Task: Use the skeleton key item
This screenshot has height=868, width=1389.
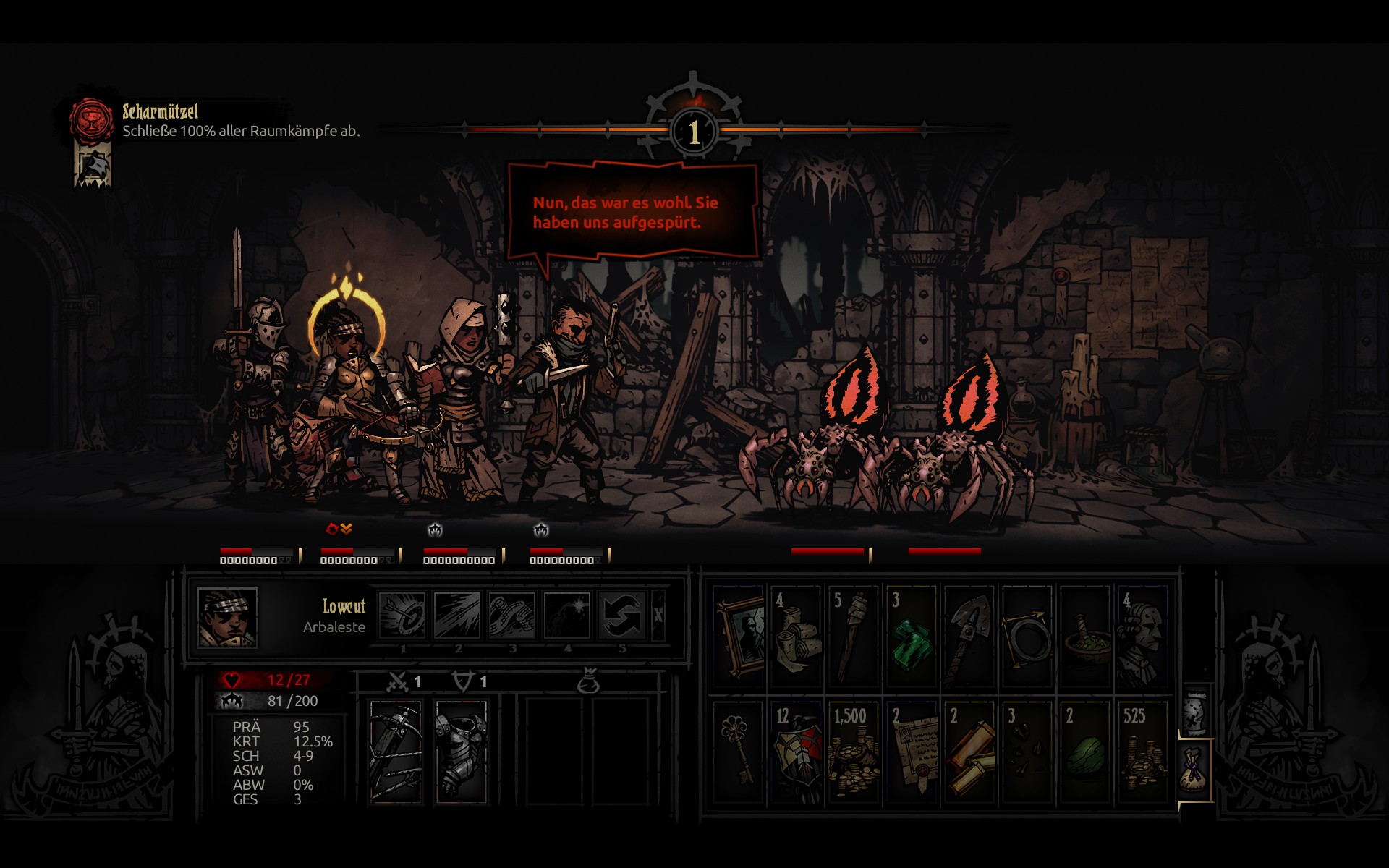Action: pos(739,752)
